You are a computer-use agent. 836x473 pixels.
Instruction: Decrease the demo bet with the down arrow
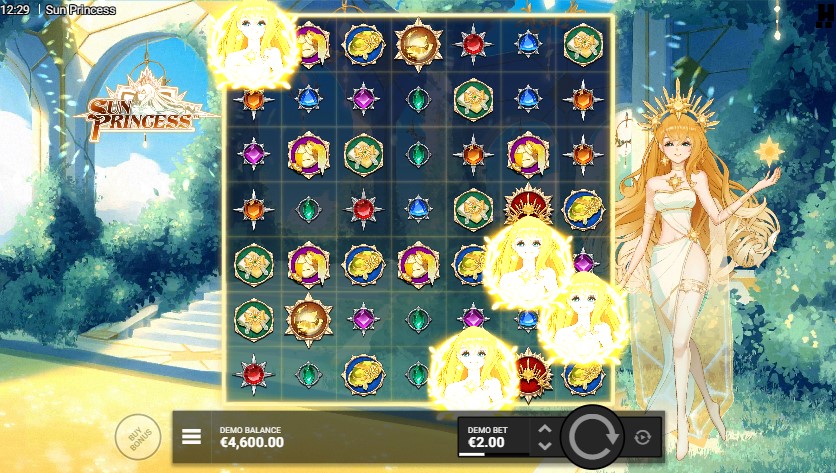(x=544, y=445)
